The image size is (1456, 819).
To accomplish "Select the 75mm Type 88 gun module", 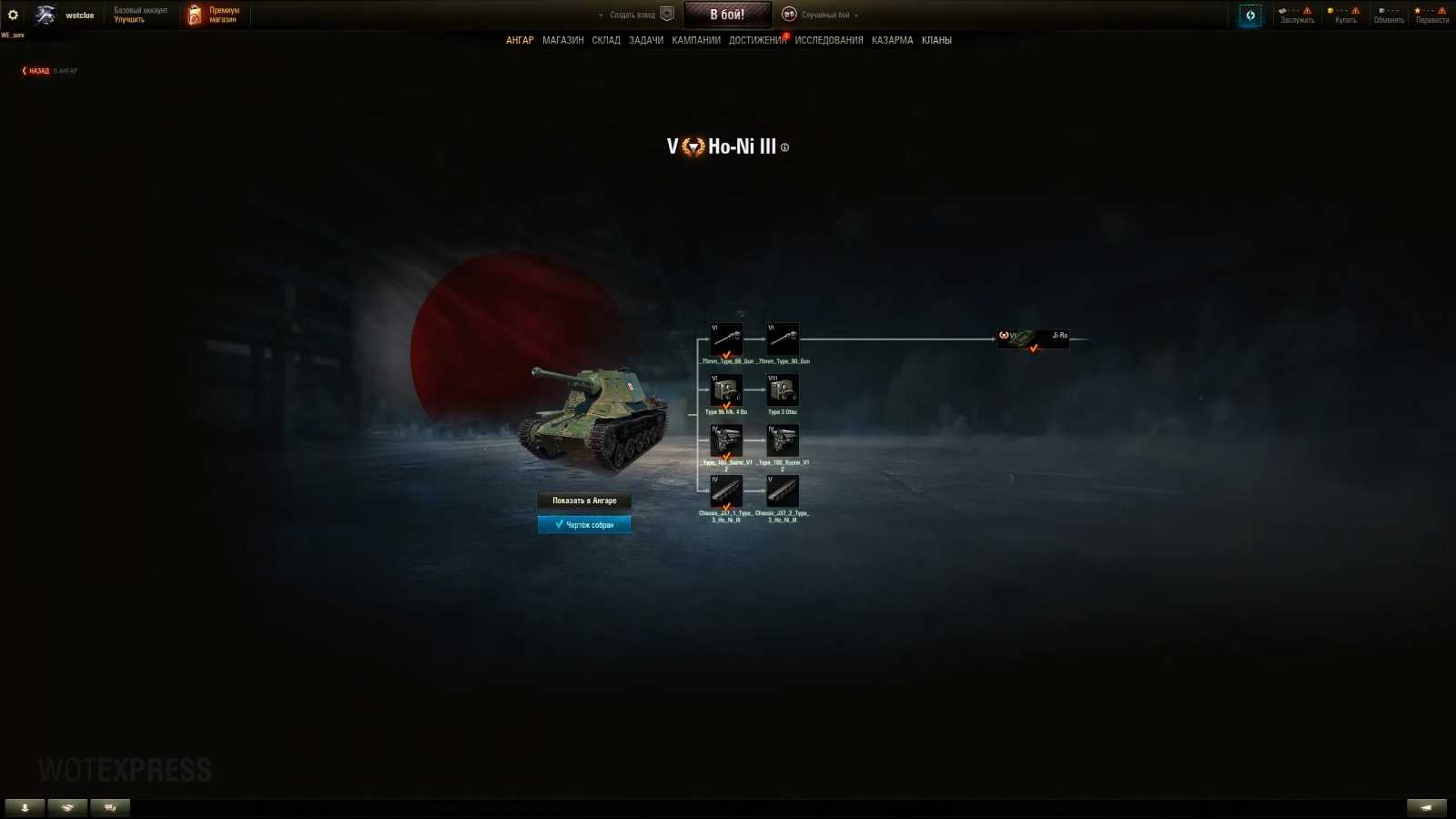I will (725, 339).
